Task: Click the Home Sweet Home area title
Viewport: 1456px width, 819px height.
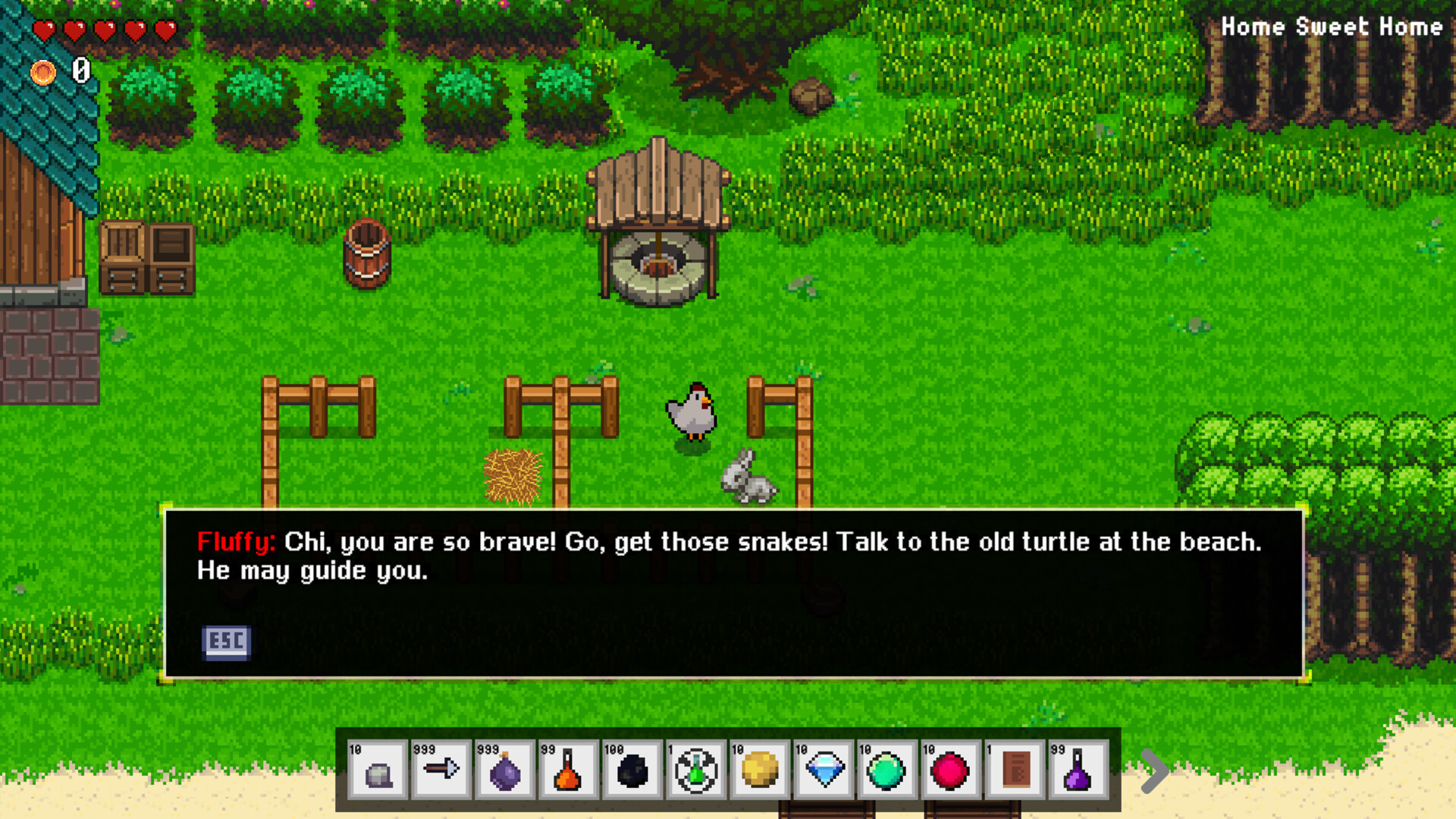Action: [x=1333, y=27]
